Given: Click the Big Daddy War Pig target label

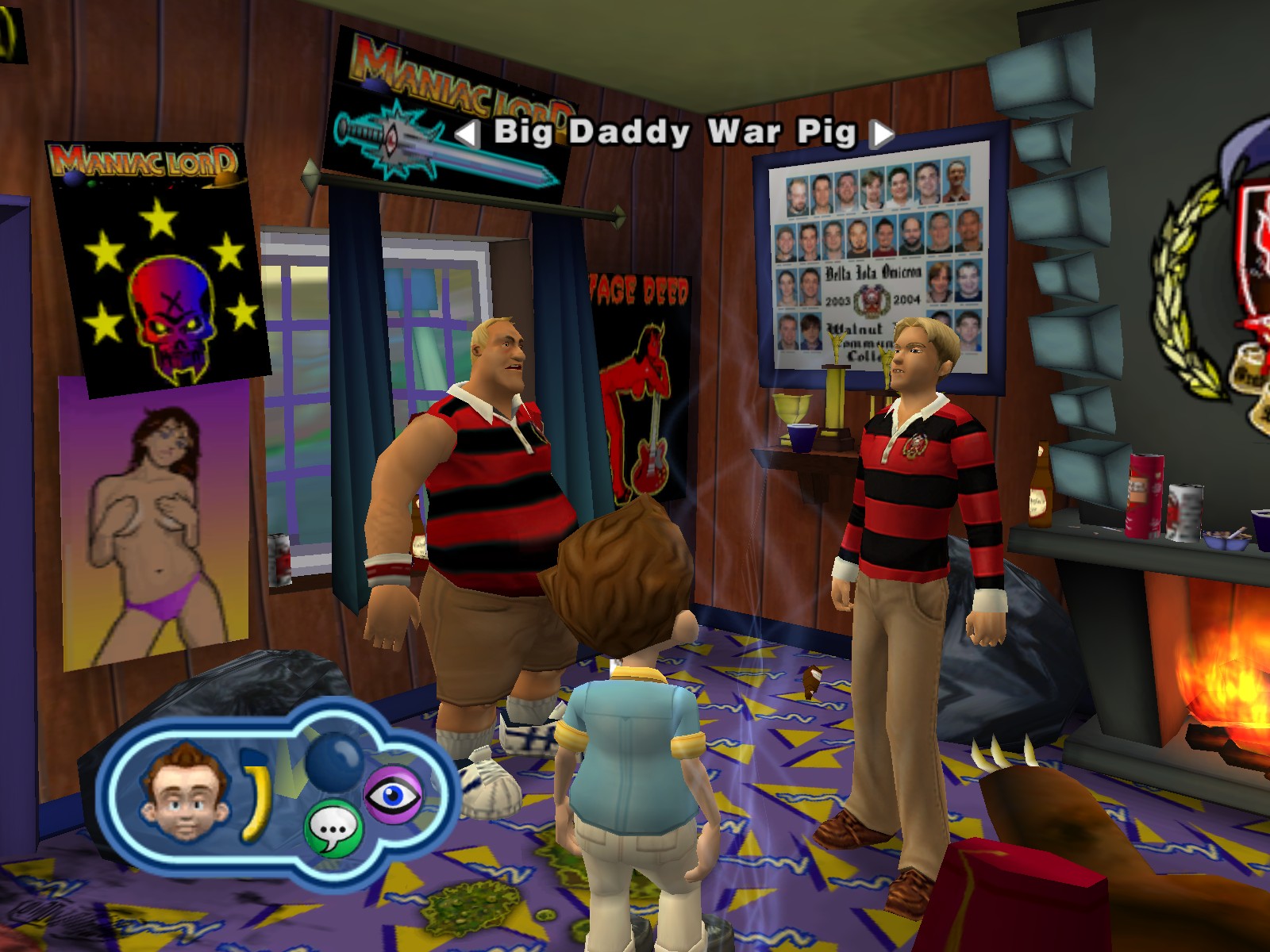Looking at the screenshot, I should point(675,132).
